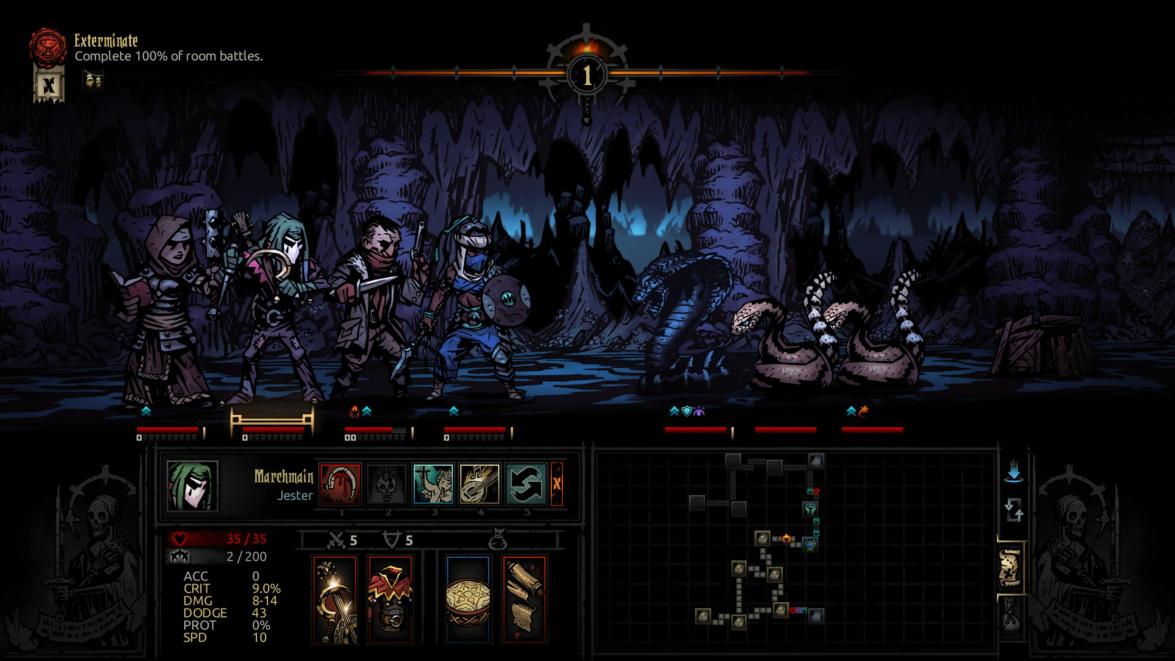Open the quest reward icon under Exterminate
Screen dimensions: 1175x661
pyautogui.click(x=91, y=80)
